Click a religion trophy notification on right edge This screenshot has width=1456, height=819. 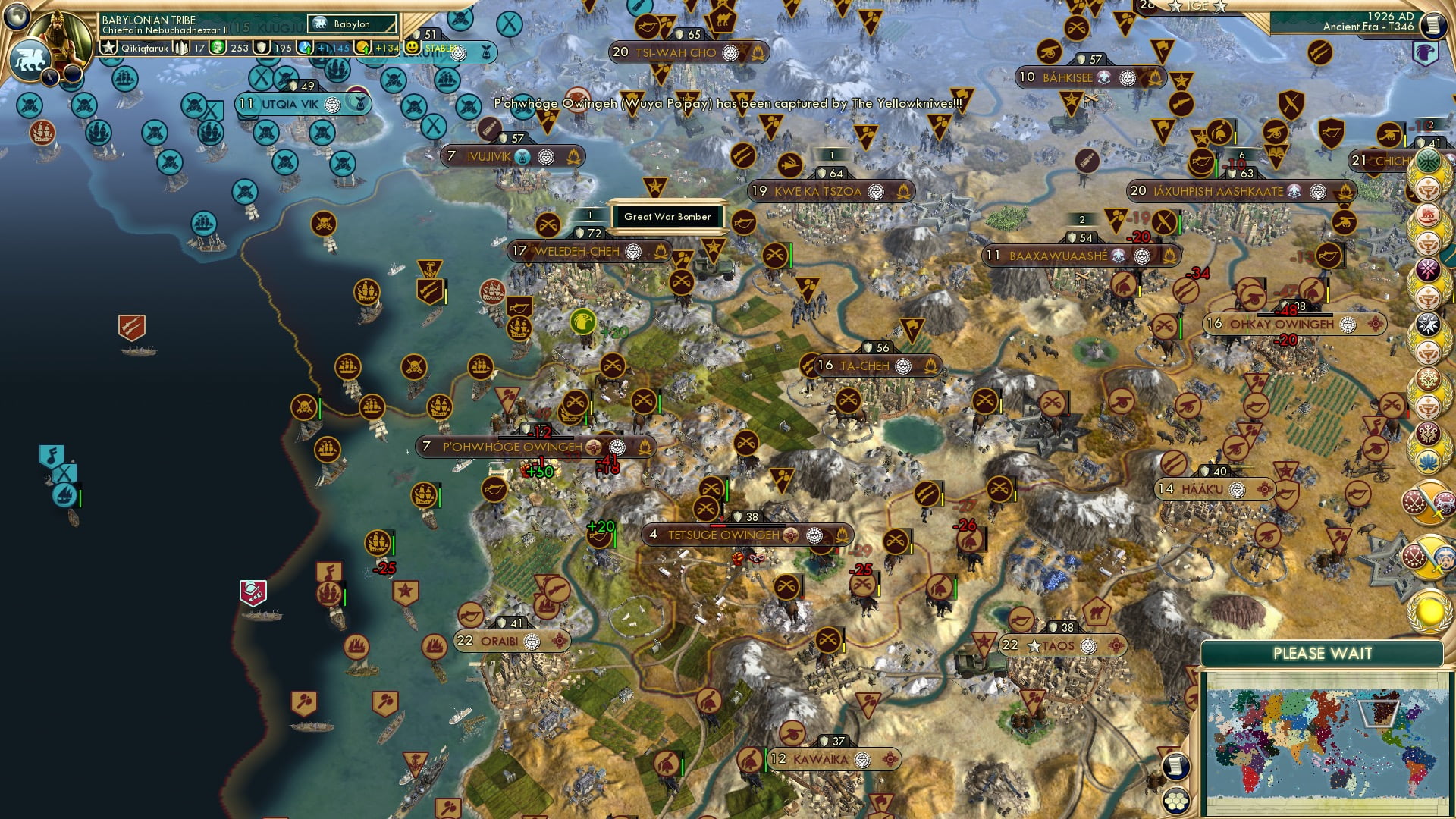(x=1429, y=190)
